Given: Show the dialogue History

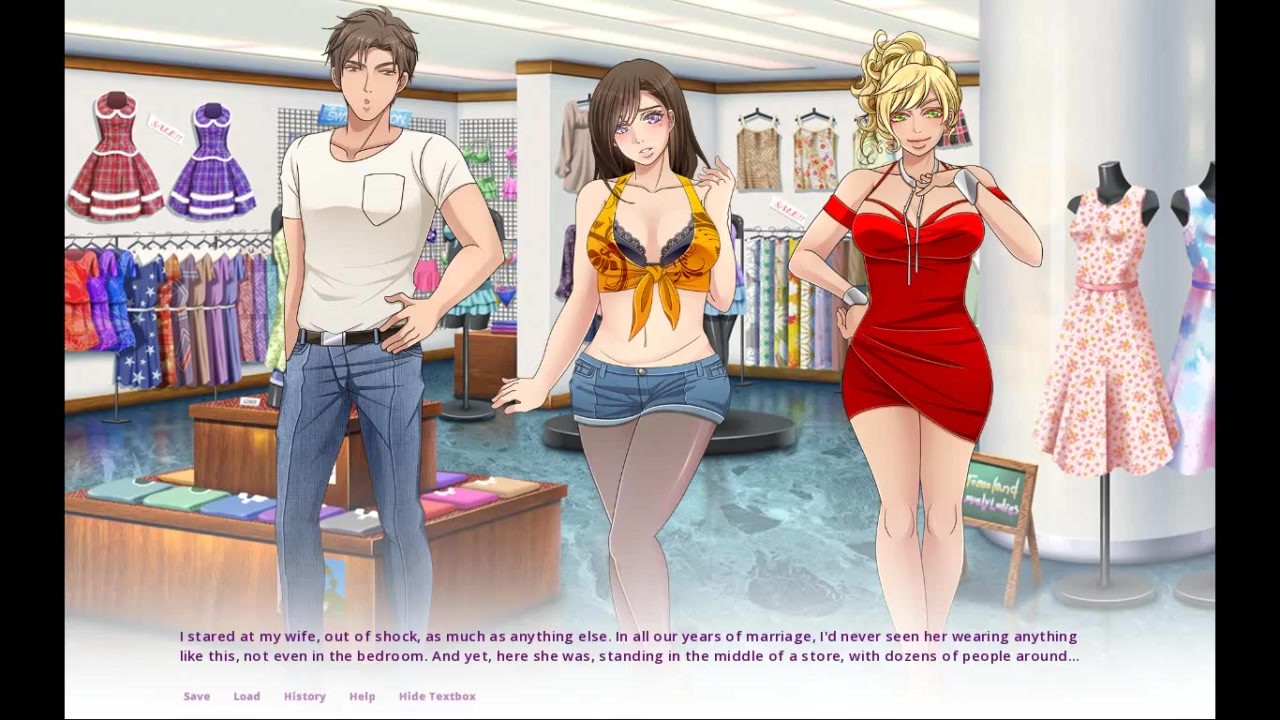Looking at the screenshot, I should pos(304,696).
